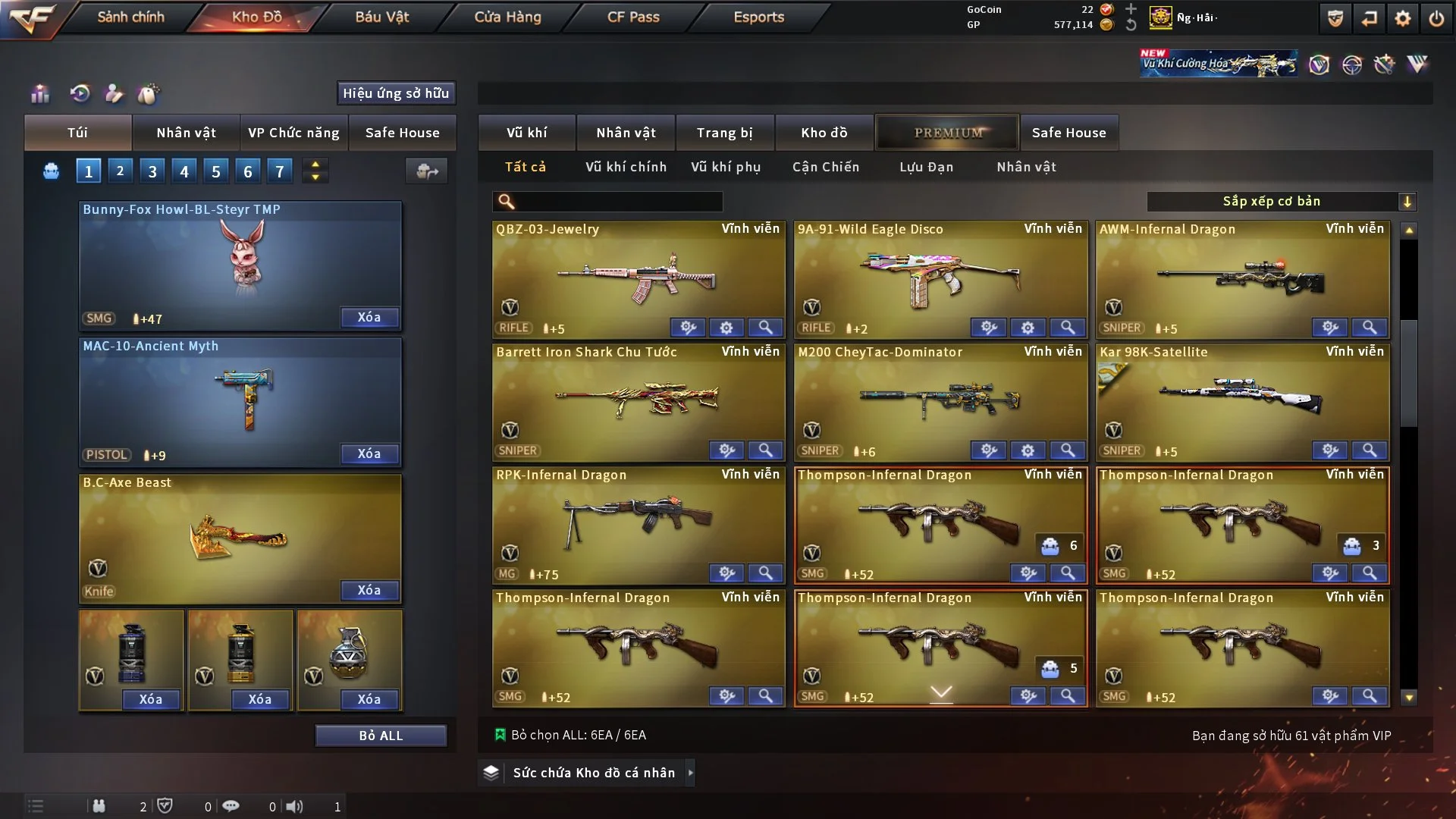Remove MAC-10-Ancient Myth with its Xóa button
1456x819 pixels.
pyautogui.click(x=369, y=453)
